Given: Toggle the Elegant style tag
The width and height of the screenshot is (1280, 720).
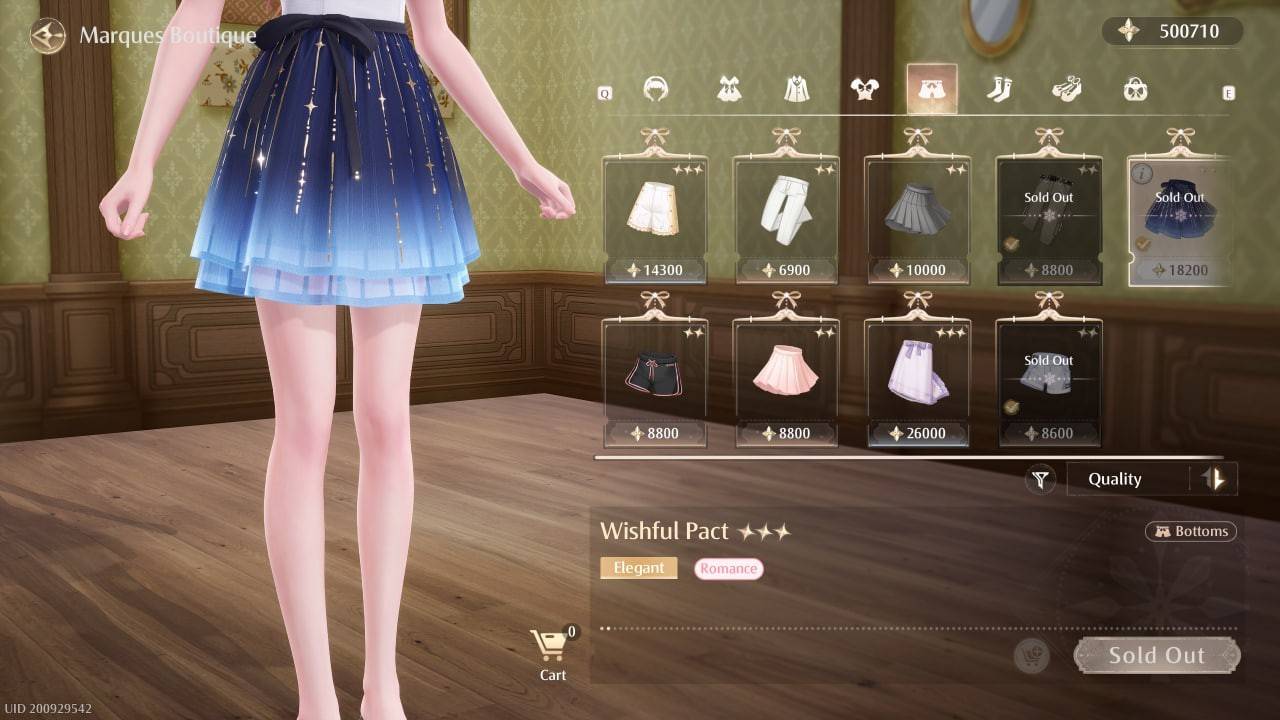Looking at the screenshot, I should coord(638,567).
